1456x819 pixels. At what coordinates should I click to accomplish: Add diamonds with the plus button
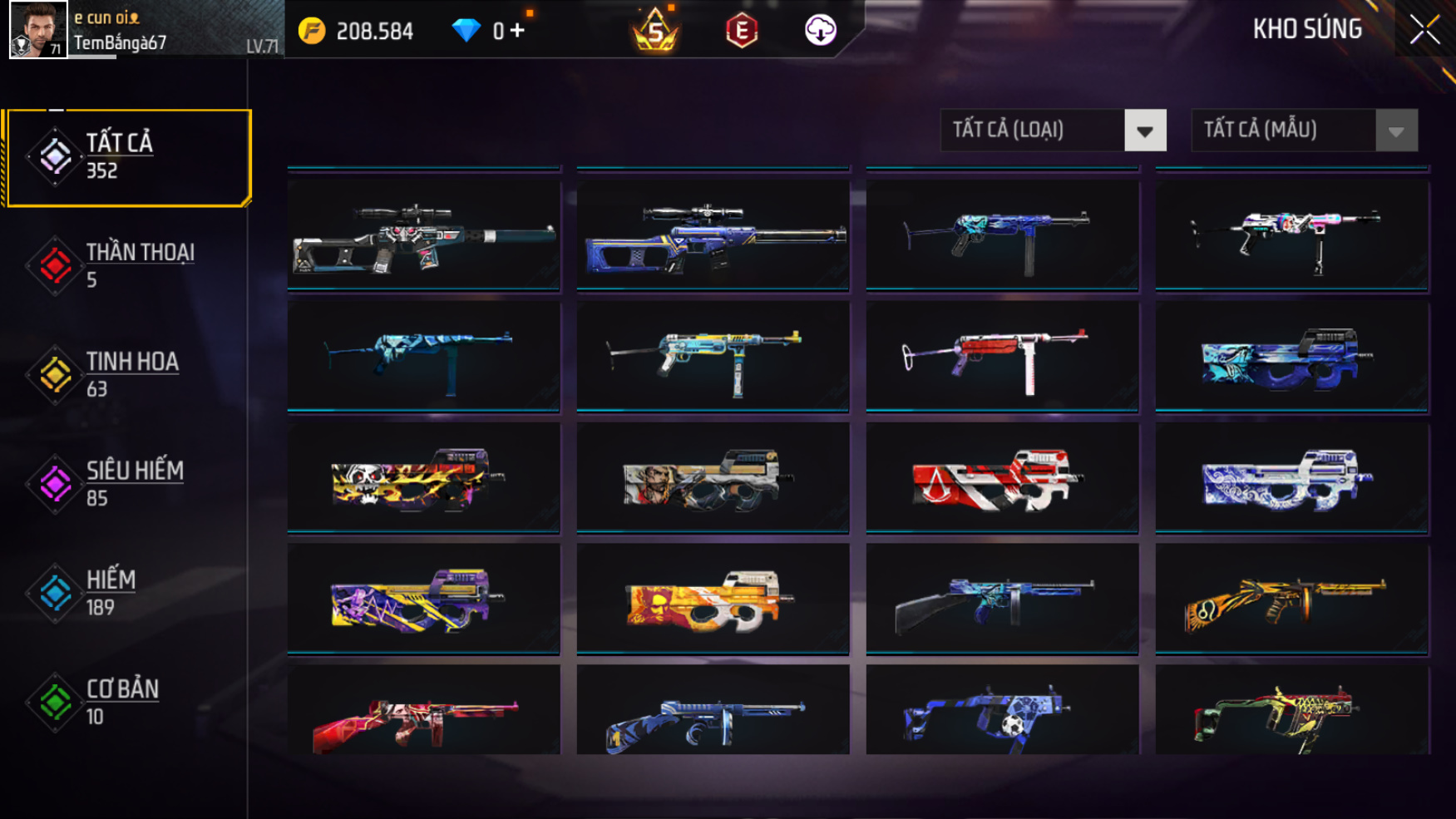[x=518, y=31]
